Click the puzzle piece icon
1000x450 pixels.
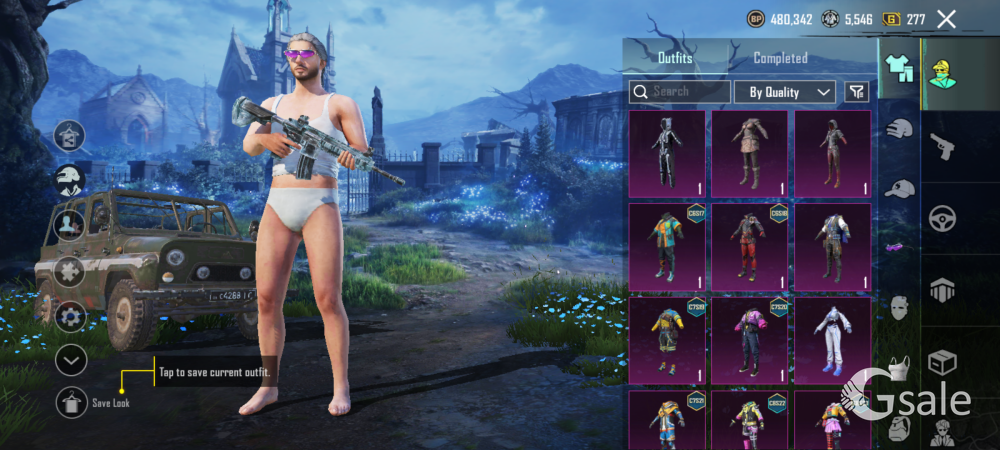tap(70, 271)
